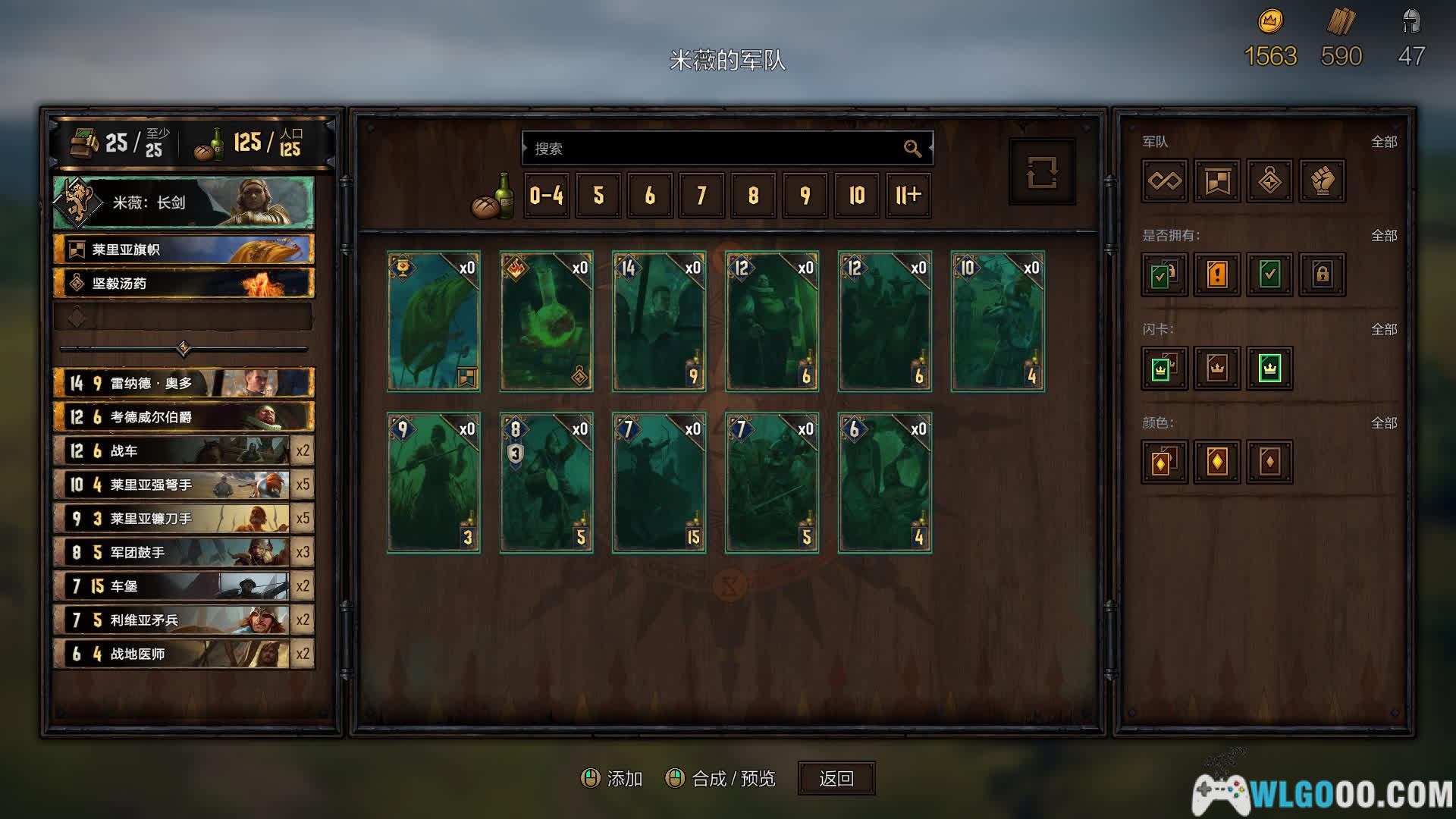The width and height of the screenshot is (1456, 819).
Task: Filter cards by 11+ cost
Action: pos(908,196)
